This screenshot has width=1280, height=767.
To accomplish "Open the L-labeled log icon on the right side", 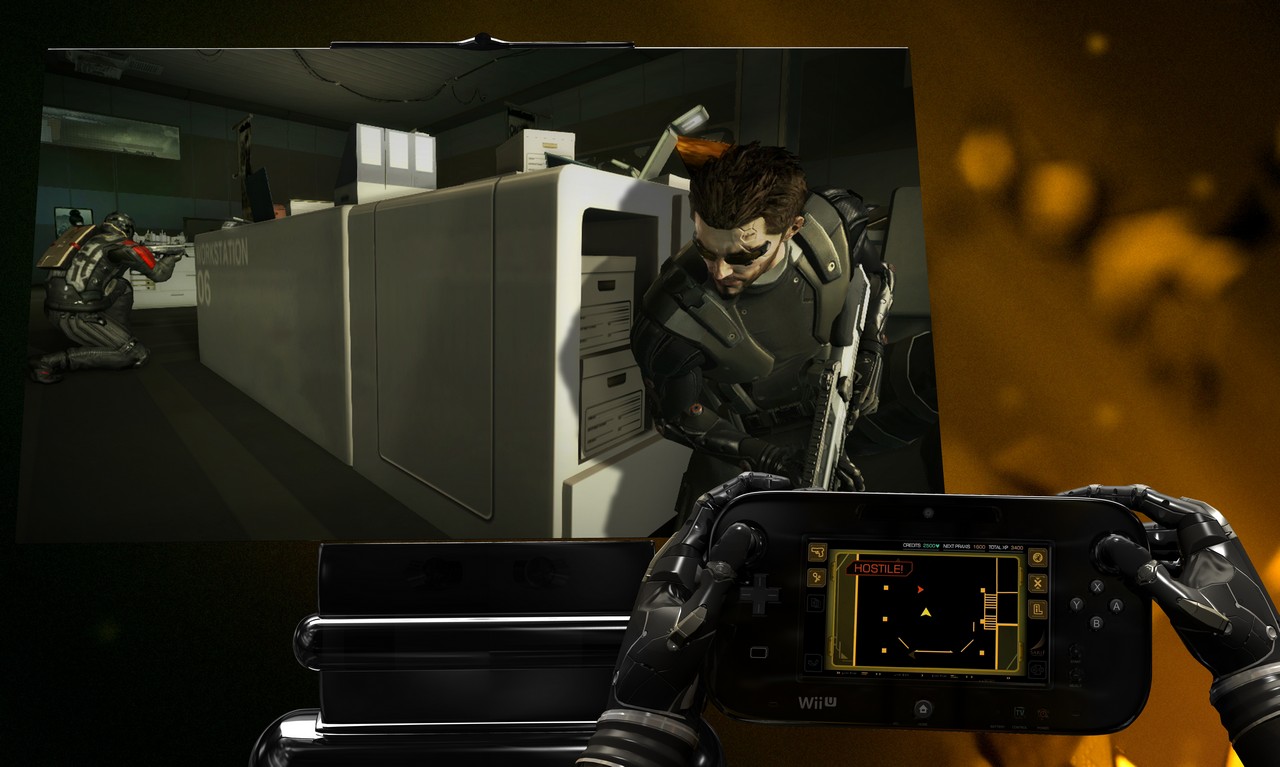I will pos(1038,609).
